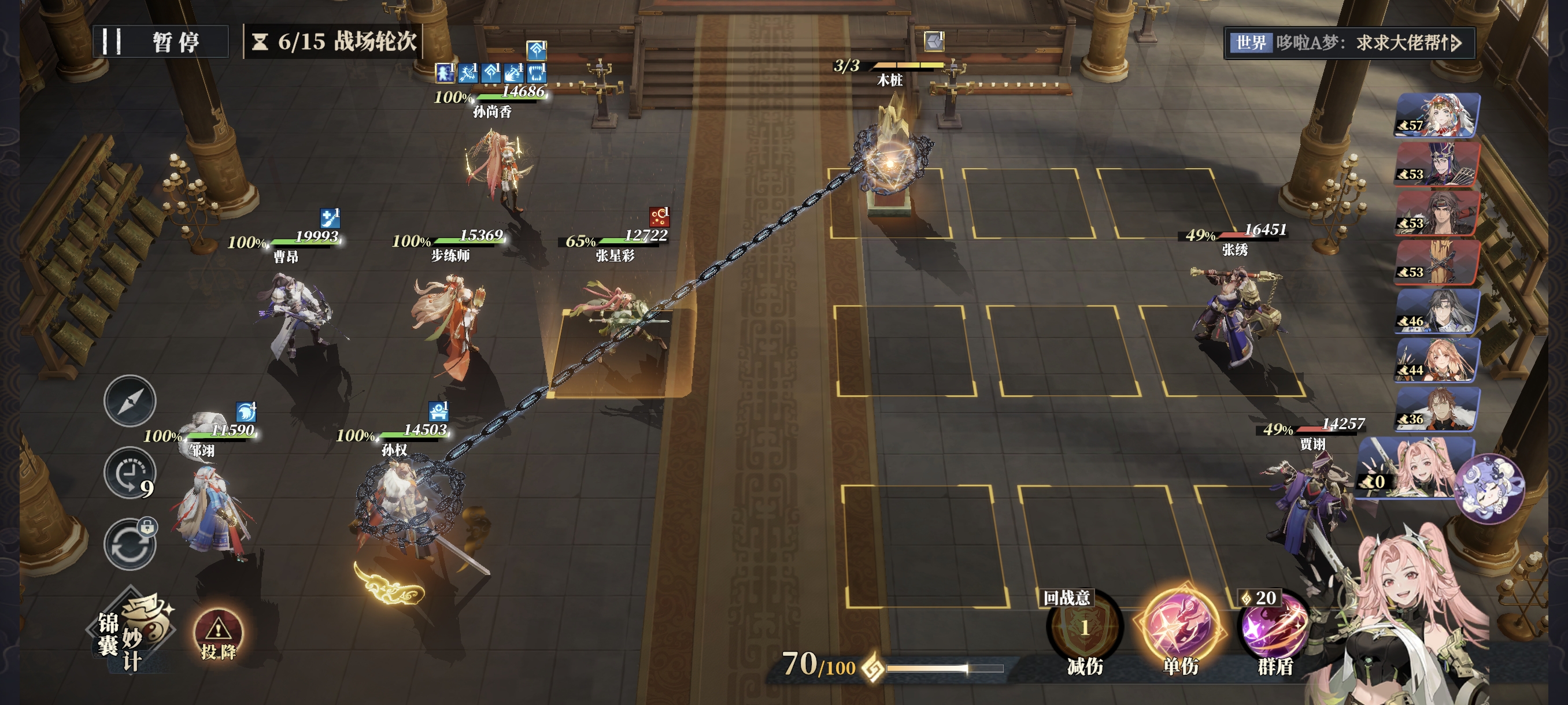1568x705 pixels.
Task: Select turn-order portrait with speed 57
Action: 1437,114
